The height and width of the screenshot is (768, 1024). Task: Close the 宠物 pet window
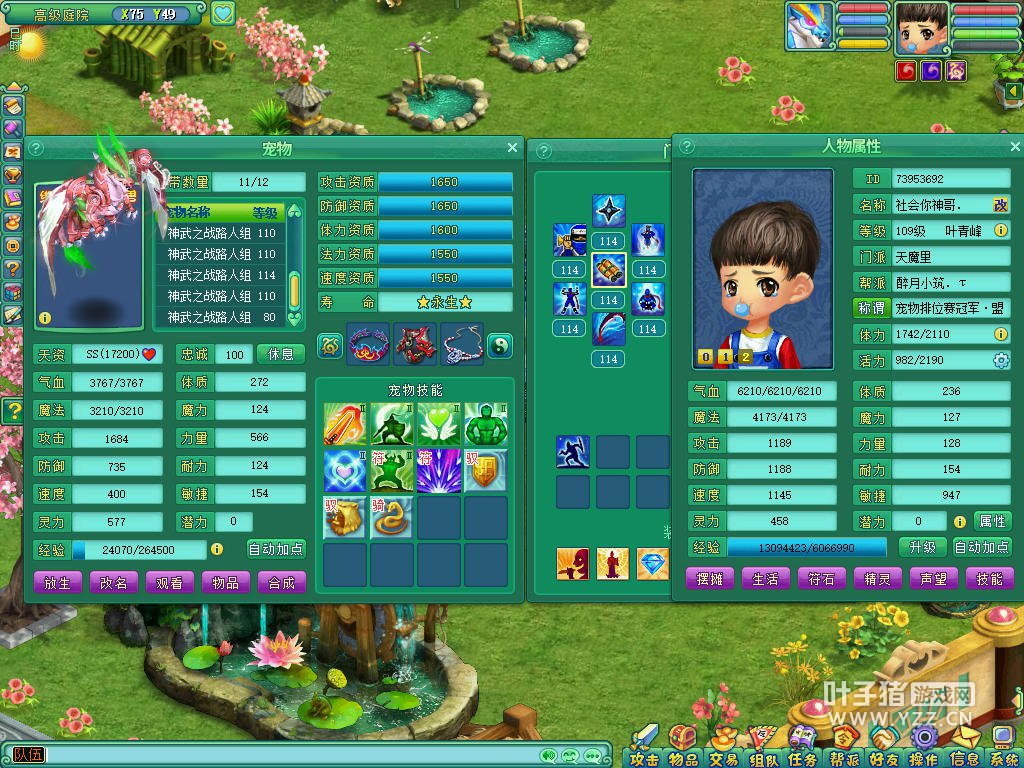[513, 148]
